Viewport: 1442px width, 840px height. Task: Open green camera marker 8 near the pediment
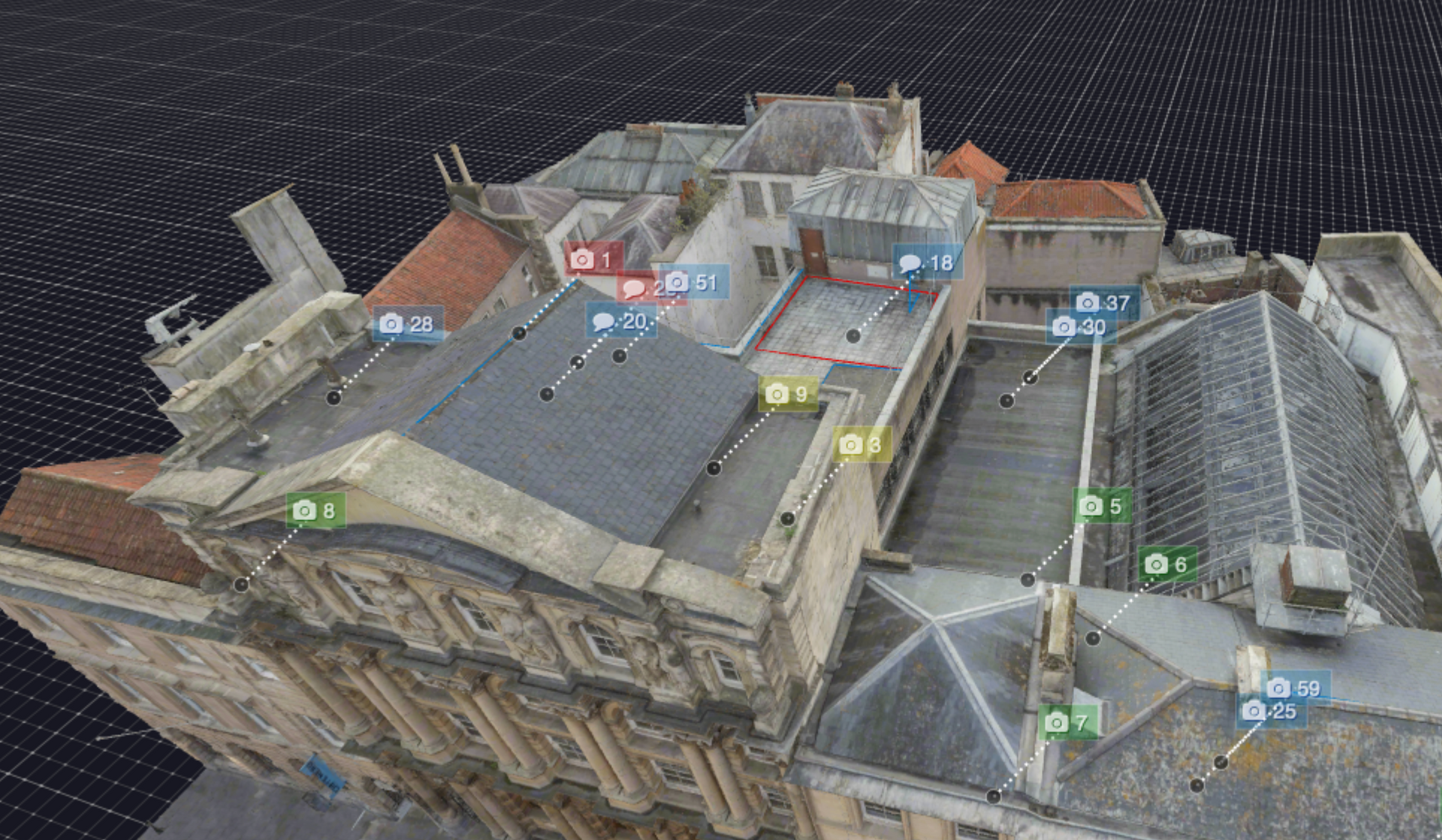pyautogui.click(x=313, y=512)
